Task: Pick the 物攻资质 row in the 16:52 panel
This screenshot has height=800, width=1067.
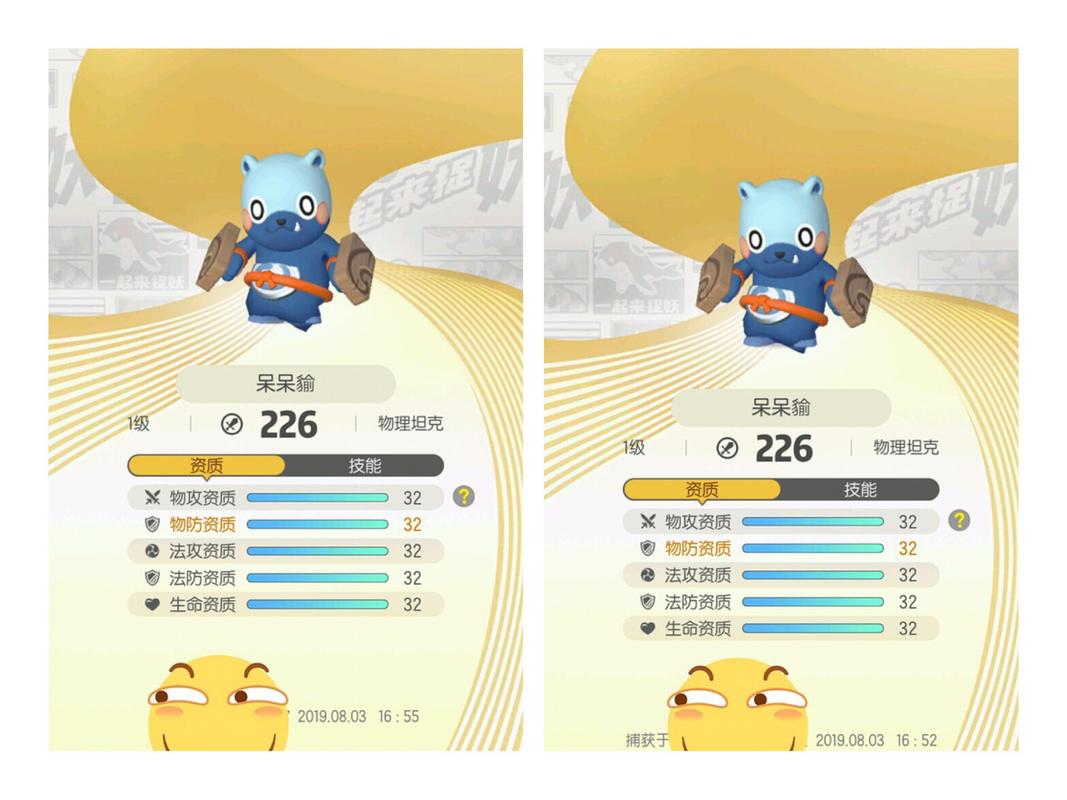Action: [781, 522]
